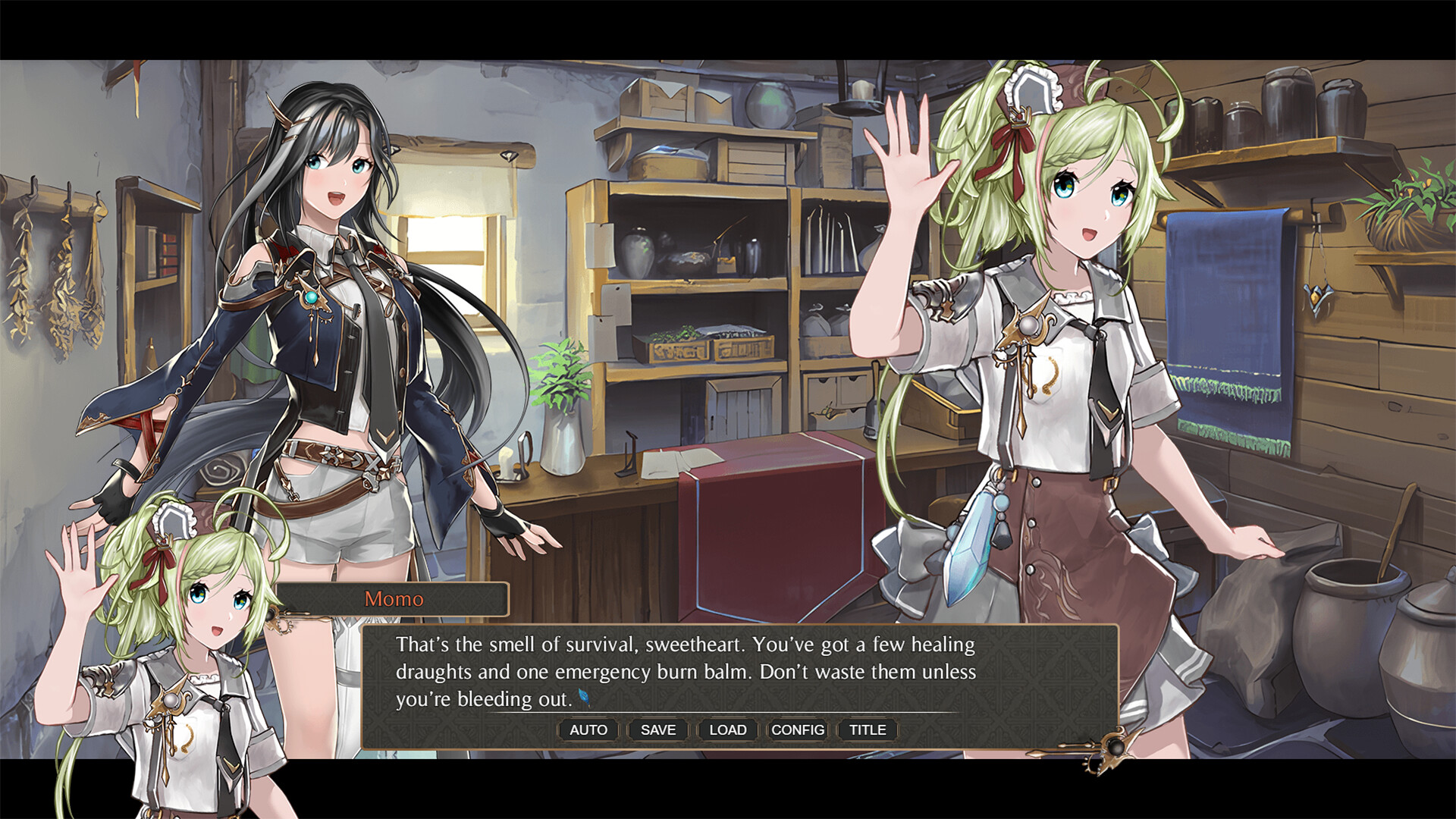This screenshot has height=819, width=1456.
Task: Open the CONFIG settings menu
Action: [x=797, y=730]
